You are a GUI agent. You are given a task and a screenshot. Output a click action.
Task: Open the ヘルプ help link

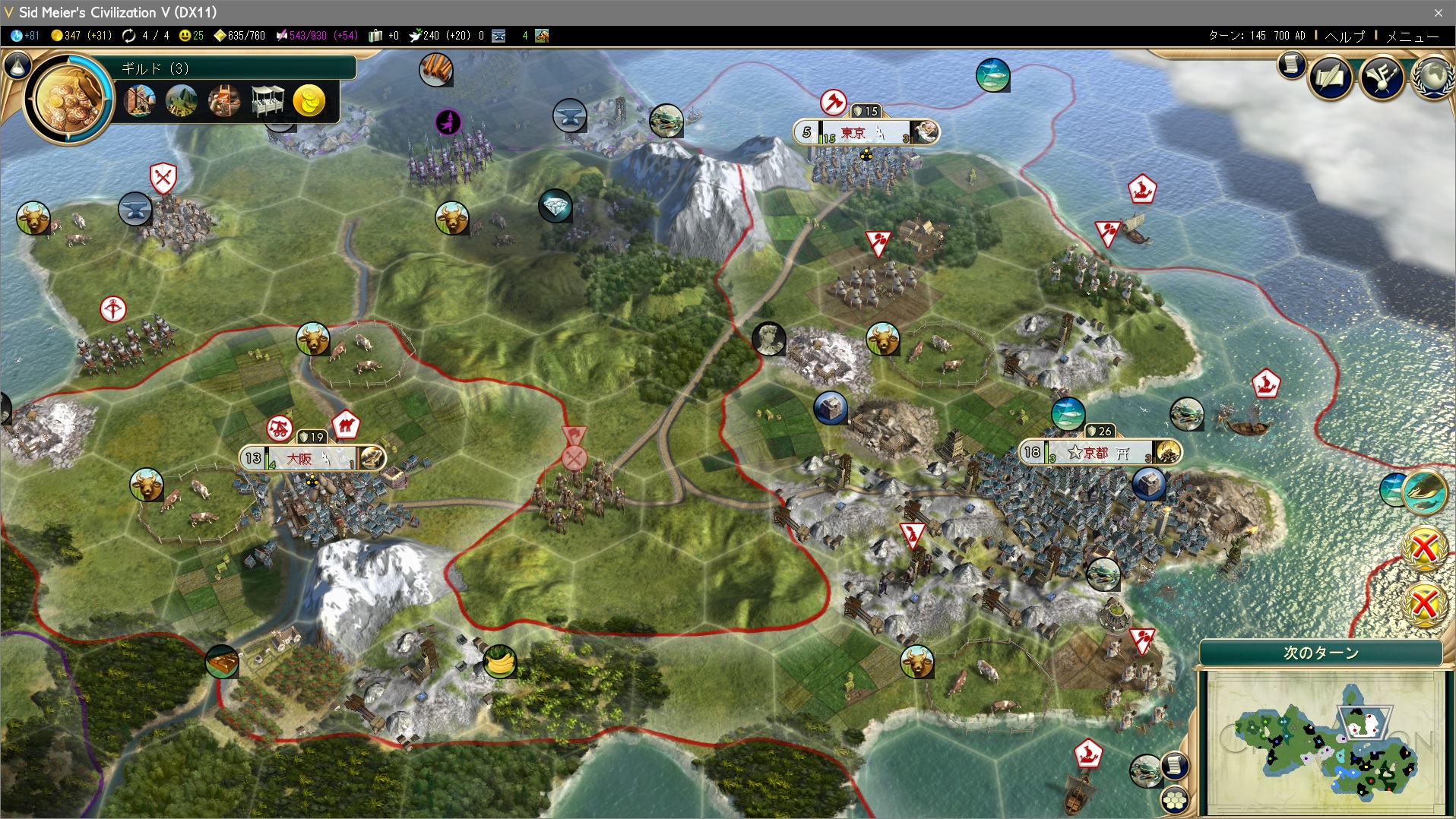[1344, 36]
